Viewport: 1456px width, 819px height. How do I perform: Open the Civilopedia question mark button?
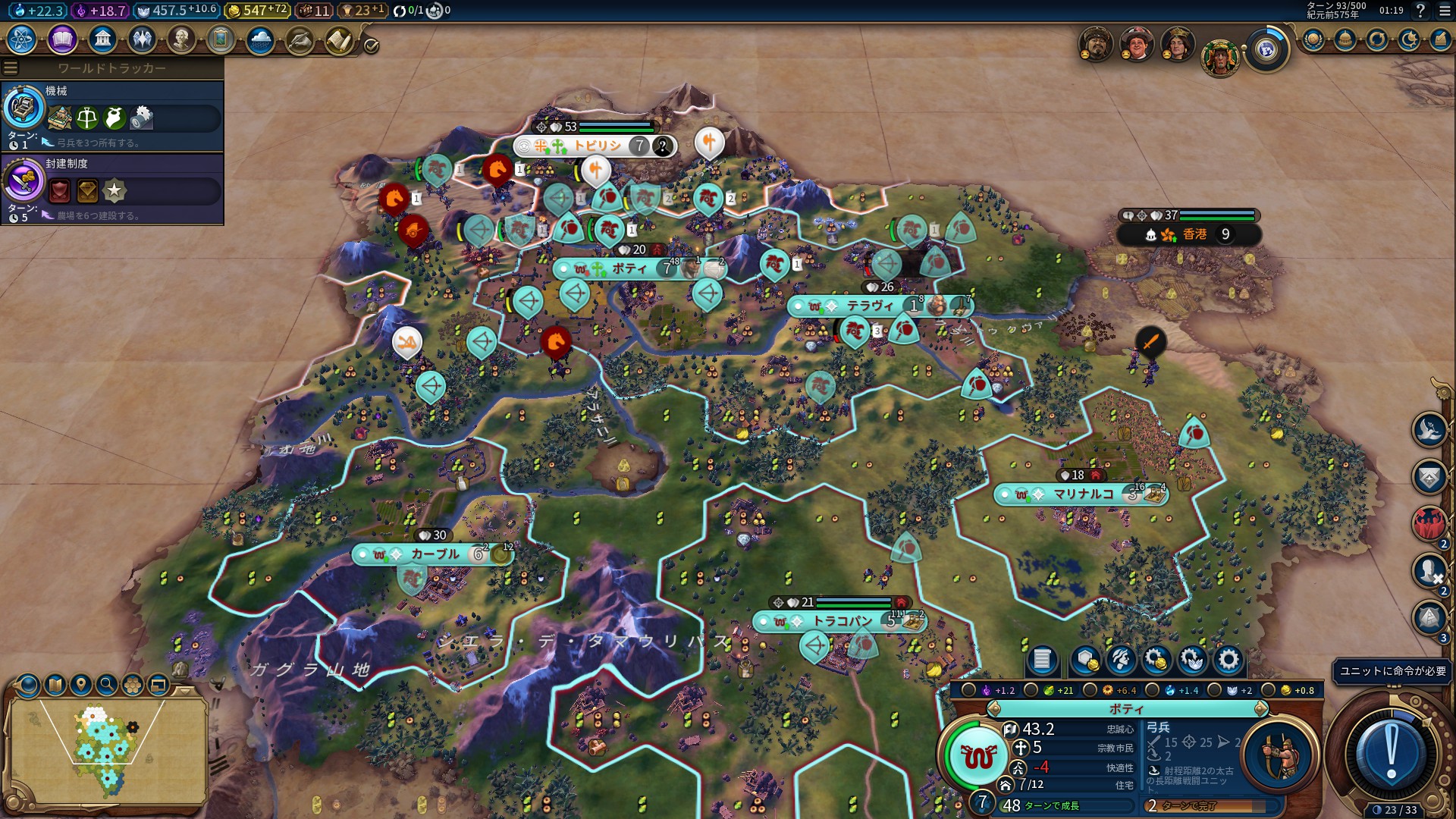click(x=1420, y=11)
